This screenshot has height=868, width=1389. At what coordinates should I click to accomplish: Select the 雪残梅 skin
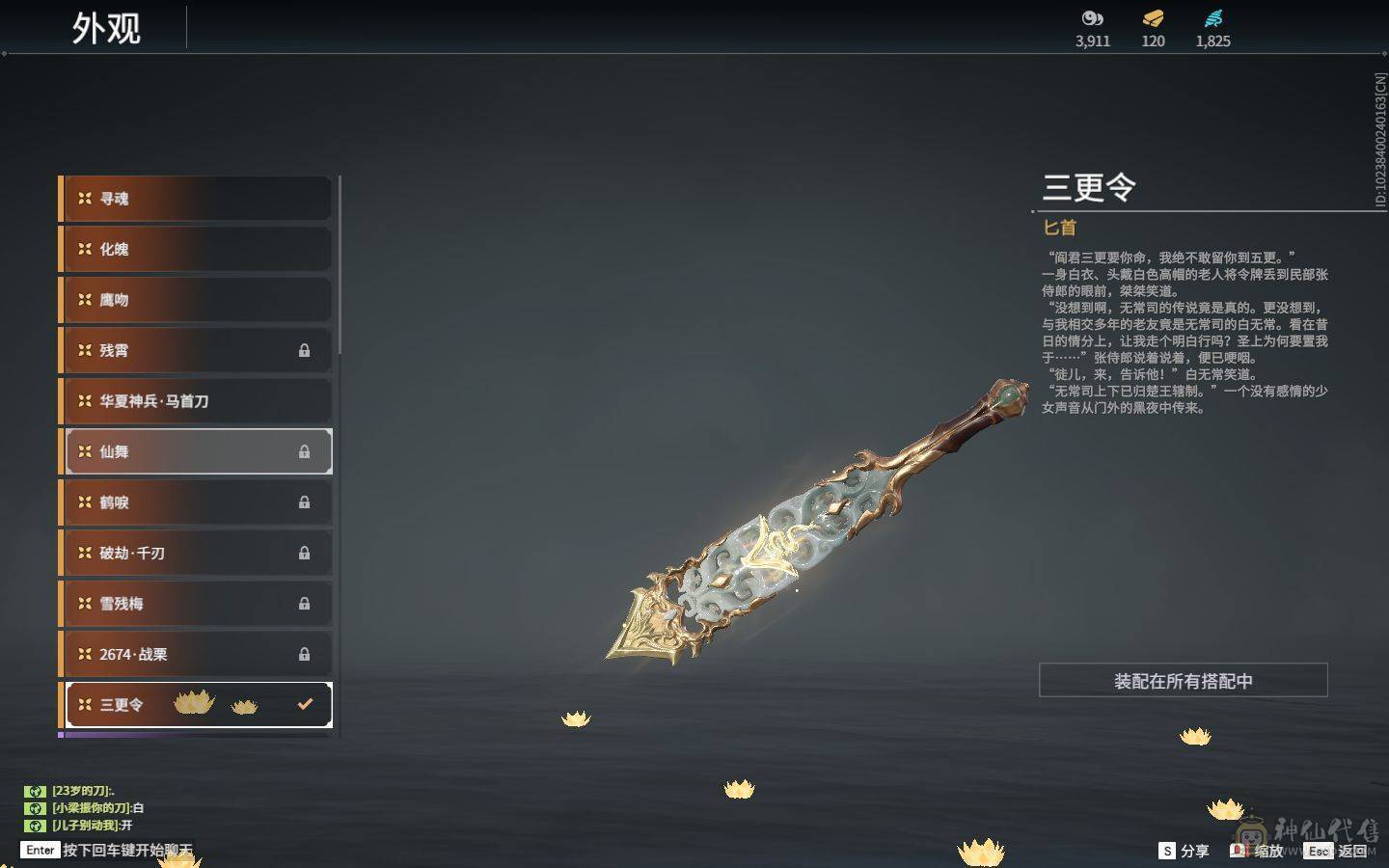point(197,604)
